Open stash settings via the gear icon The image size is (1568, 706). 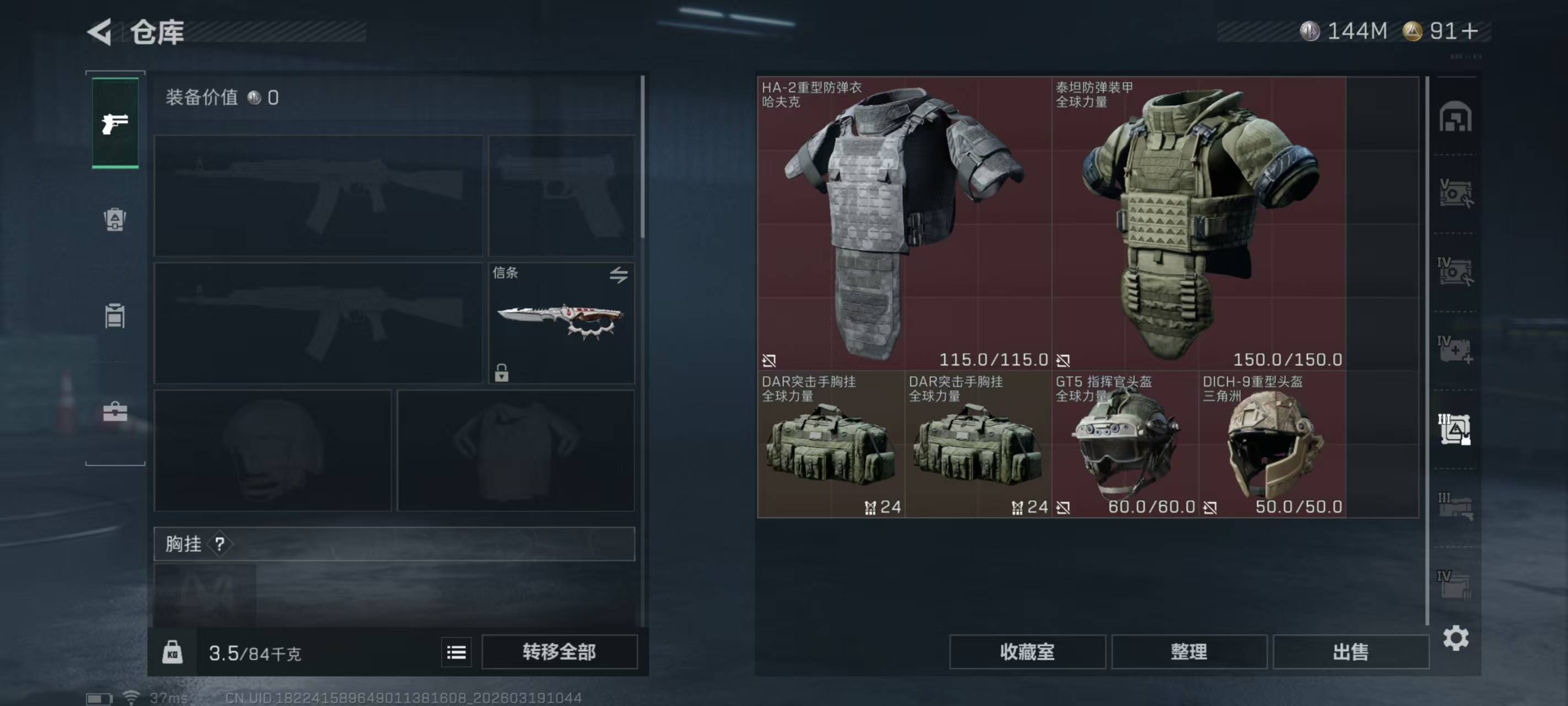point(1456,638)
